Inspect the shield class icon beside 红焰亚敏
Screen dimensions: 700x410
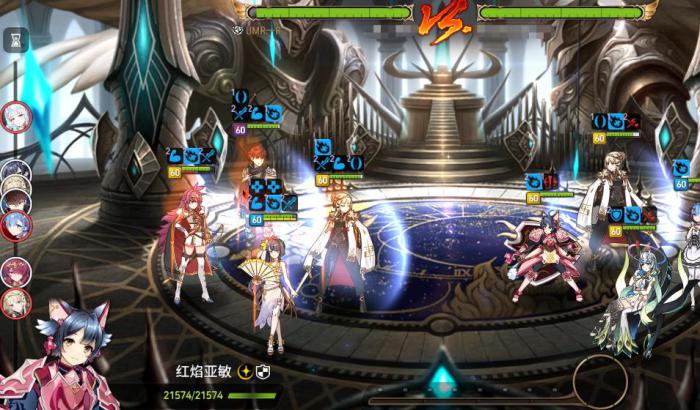click(264, 371)
